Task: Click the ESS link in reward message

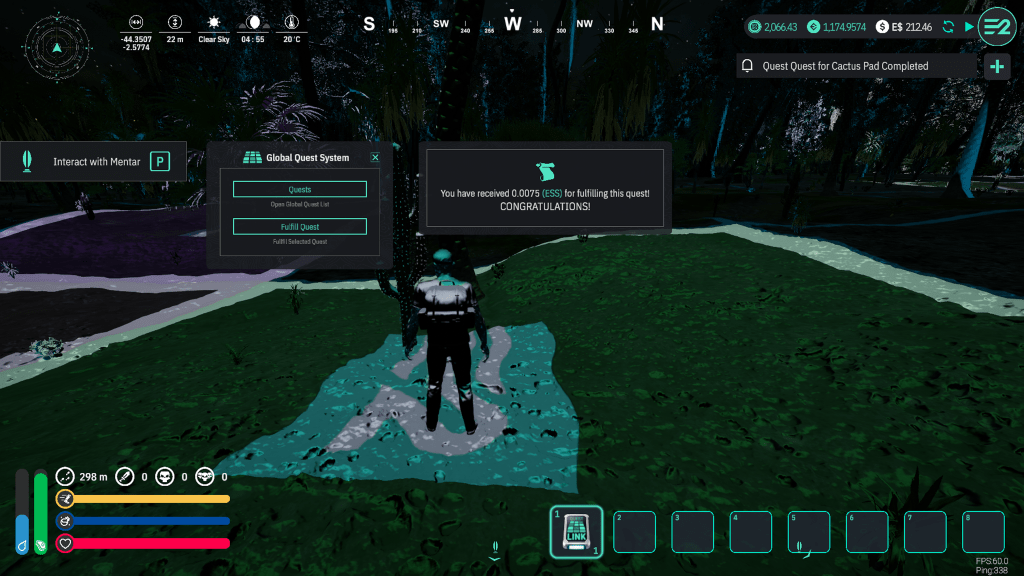Action: (x=552, y=192)
